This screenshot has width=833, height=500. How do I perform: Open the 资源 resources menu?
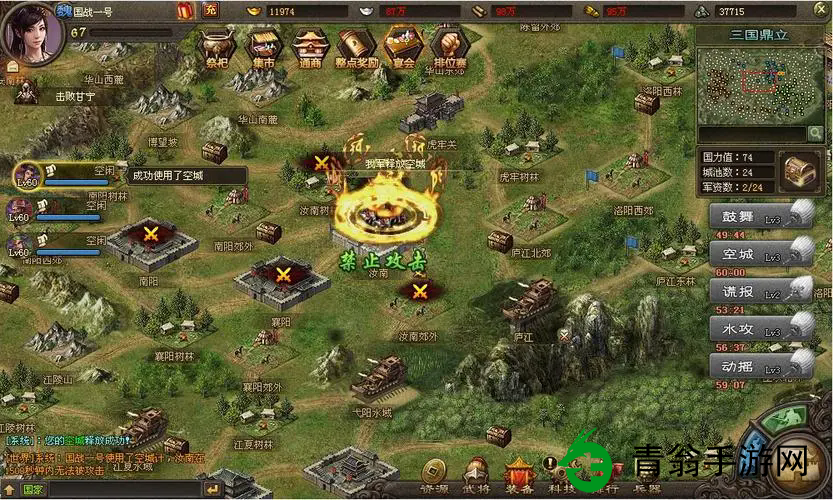coord(434,473)
